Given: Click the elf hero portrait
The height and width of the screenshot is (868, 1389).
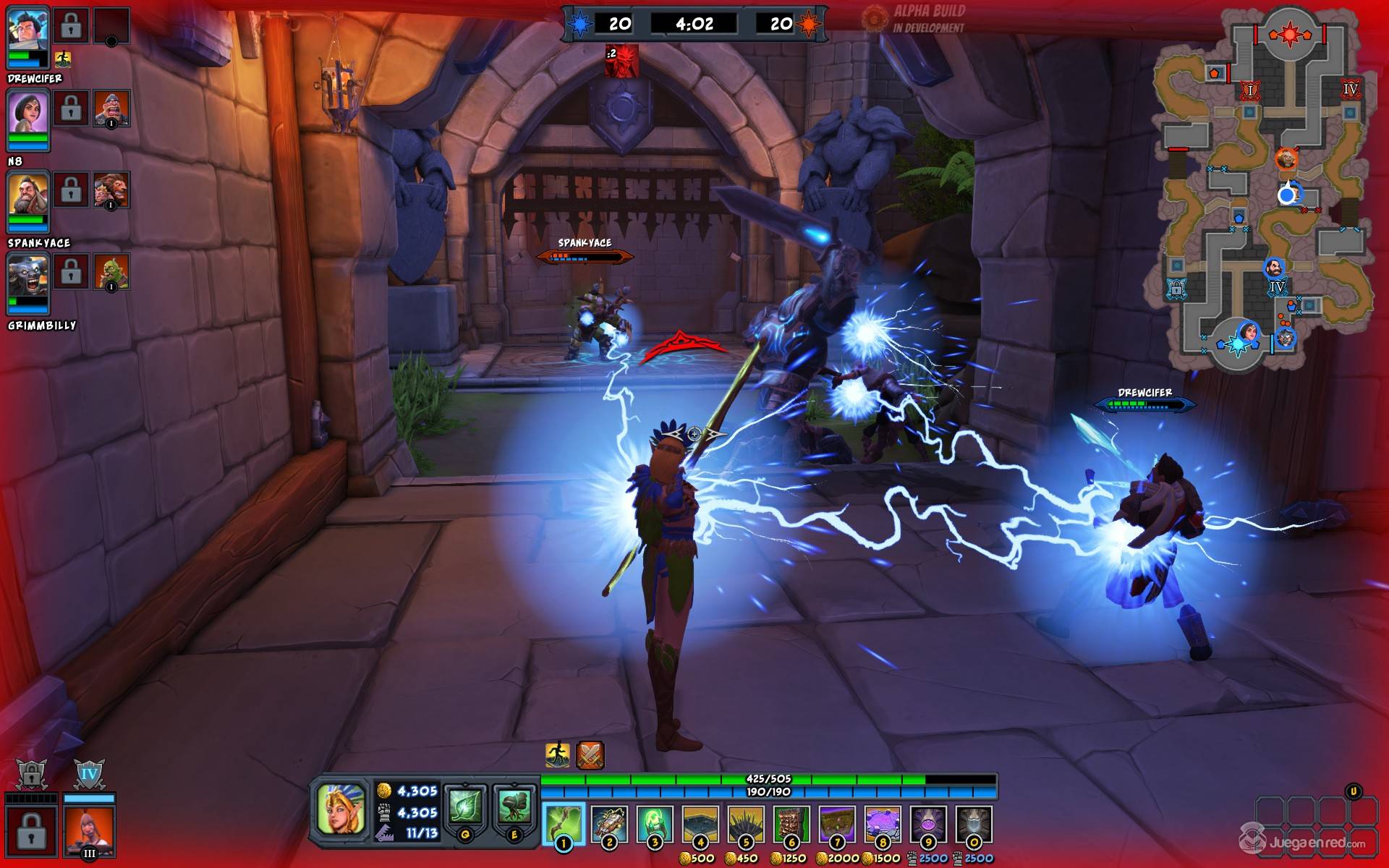Looking at the screenshot, I should [x=340, y=809].
